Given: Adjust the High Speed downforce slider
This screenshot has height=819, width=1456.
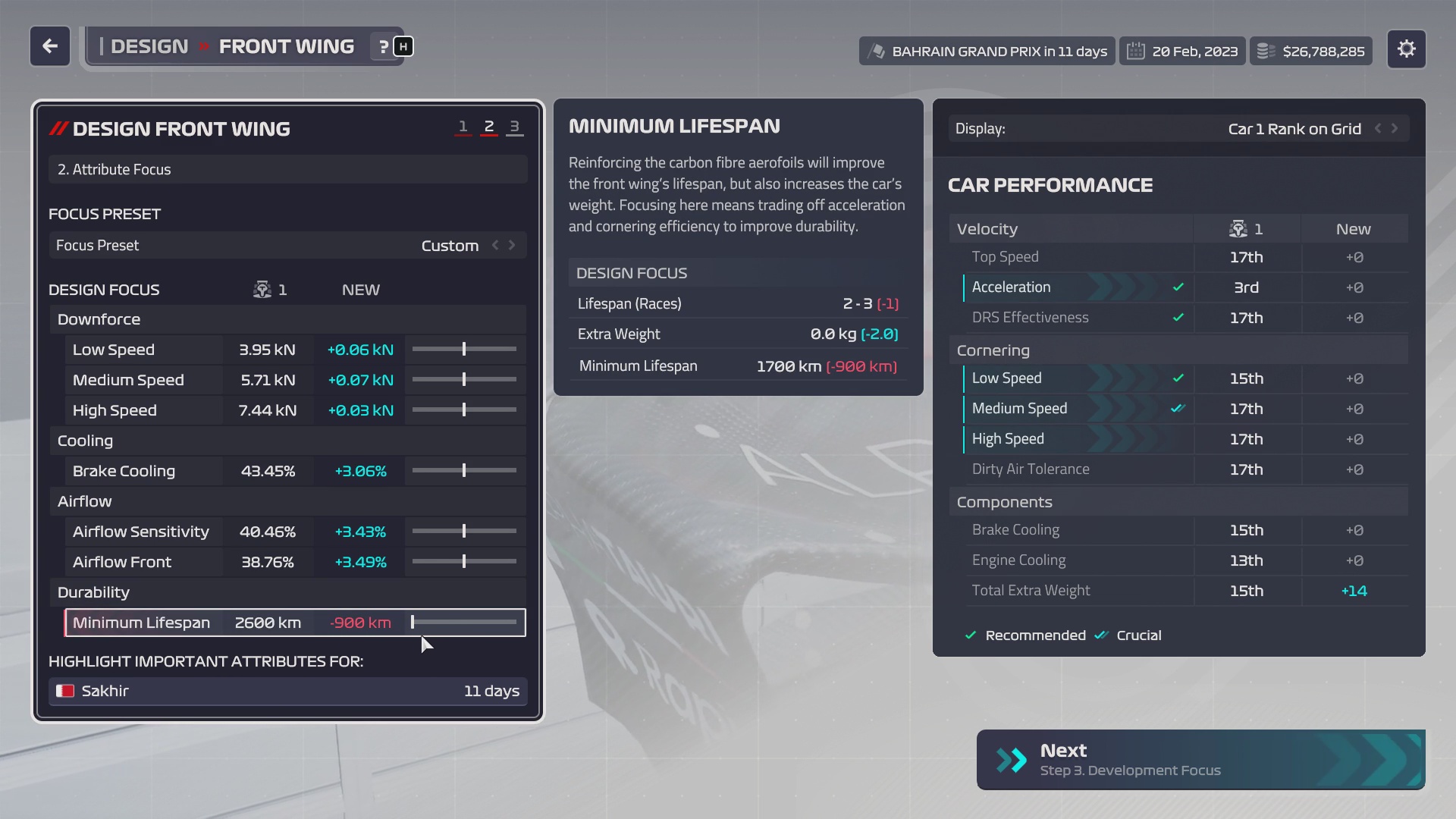Looking at the screenshot, I should tap(464, 410).
